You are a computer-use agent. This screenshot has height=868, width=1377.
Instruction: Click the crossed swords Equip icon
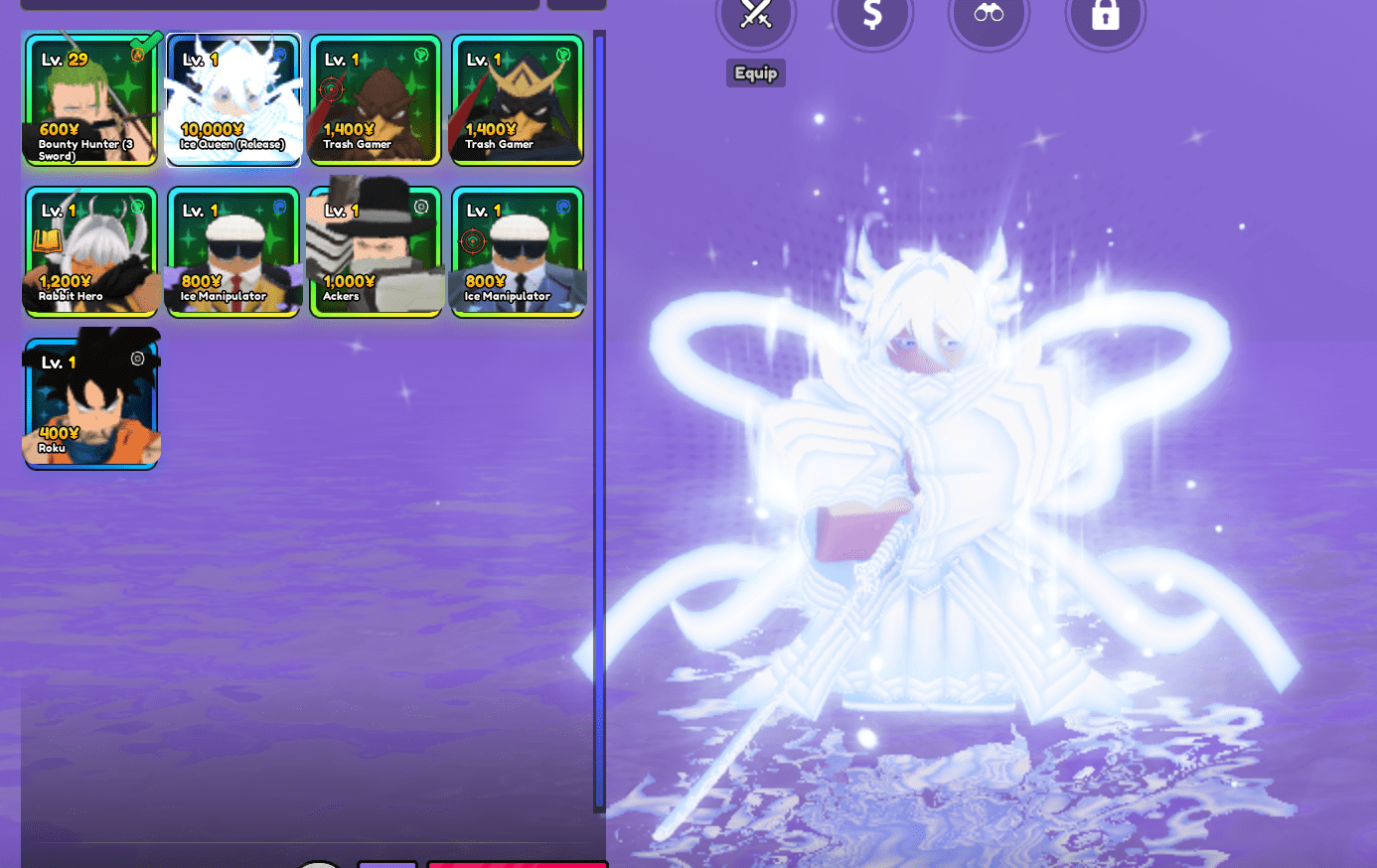click(755, 16)
